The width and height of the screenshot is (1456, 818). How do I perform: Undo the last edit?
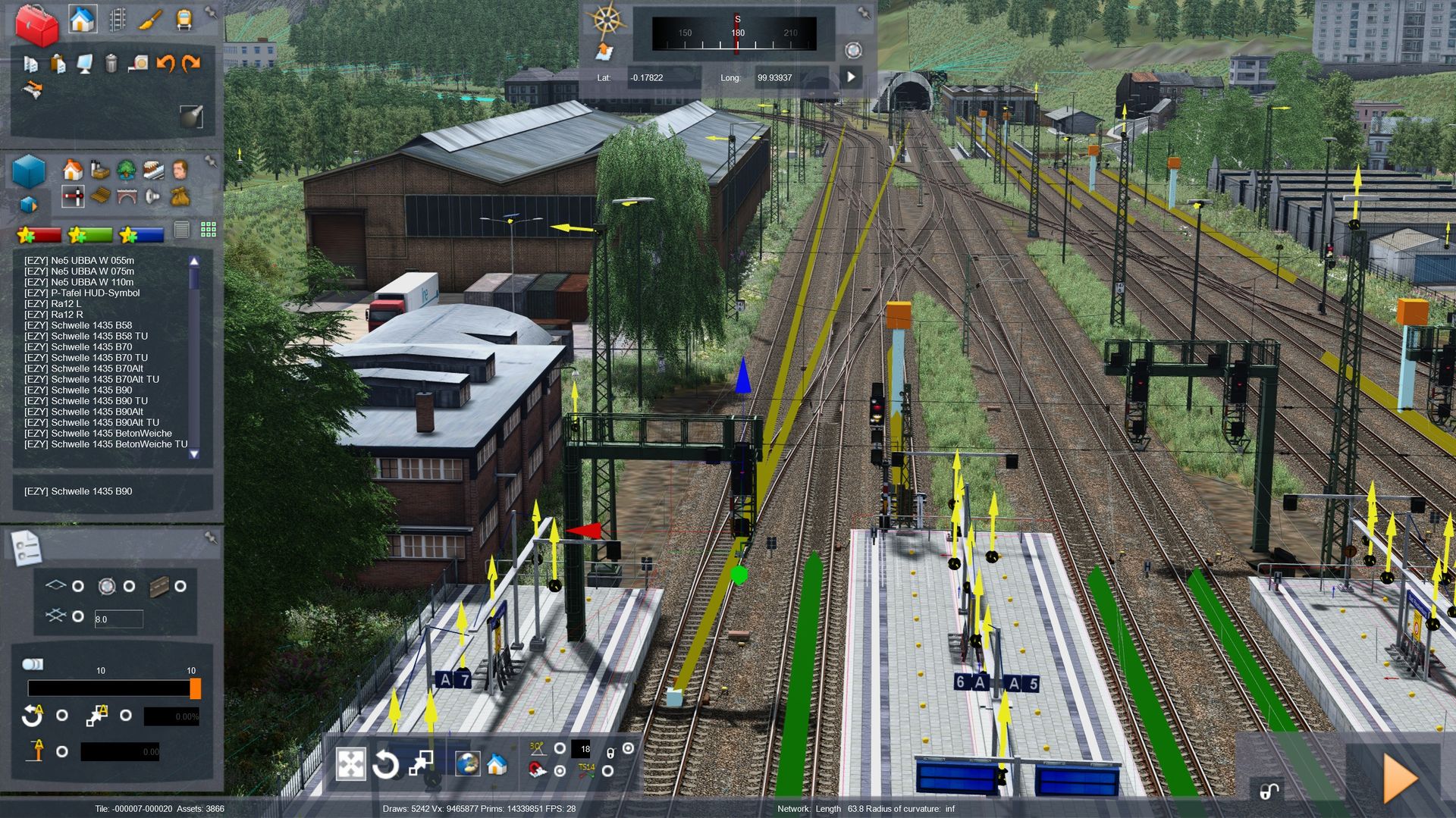(x=165, y=63)
